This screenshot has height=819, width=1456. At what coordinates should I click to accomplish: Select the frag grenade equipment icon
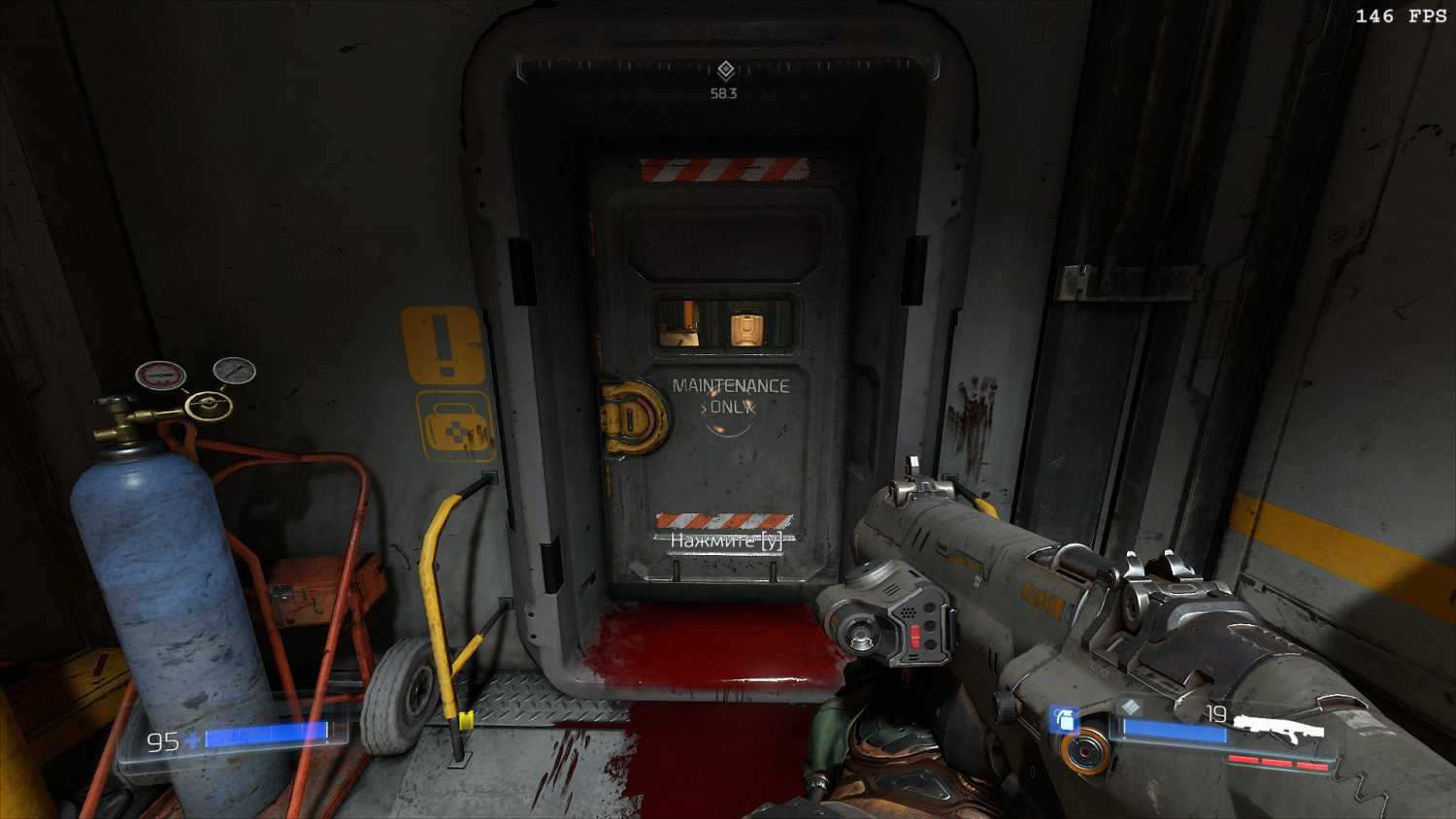(x=1063, y=719)
